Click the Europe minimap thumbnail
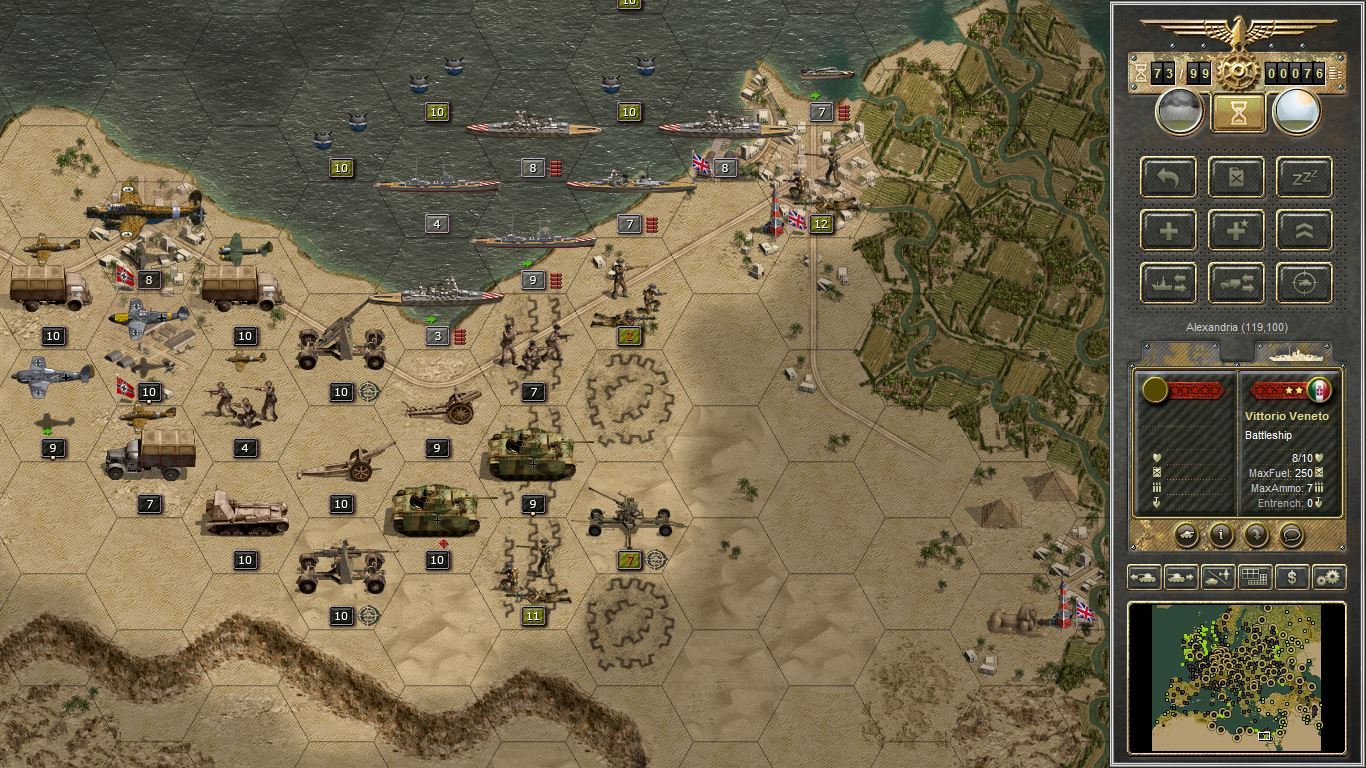The image size is (1366, 768). click(1235, 678)
